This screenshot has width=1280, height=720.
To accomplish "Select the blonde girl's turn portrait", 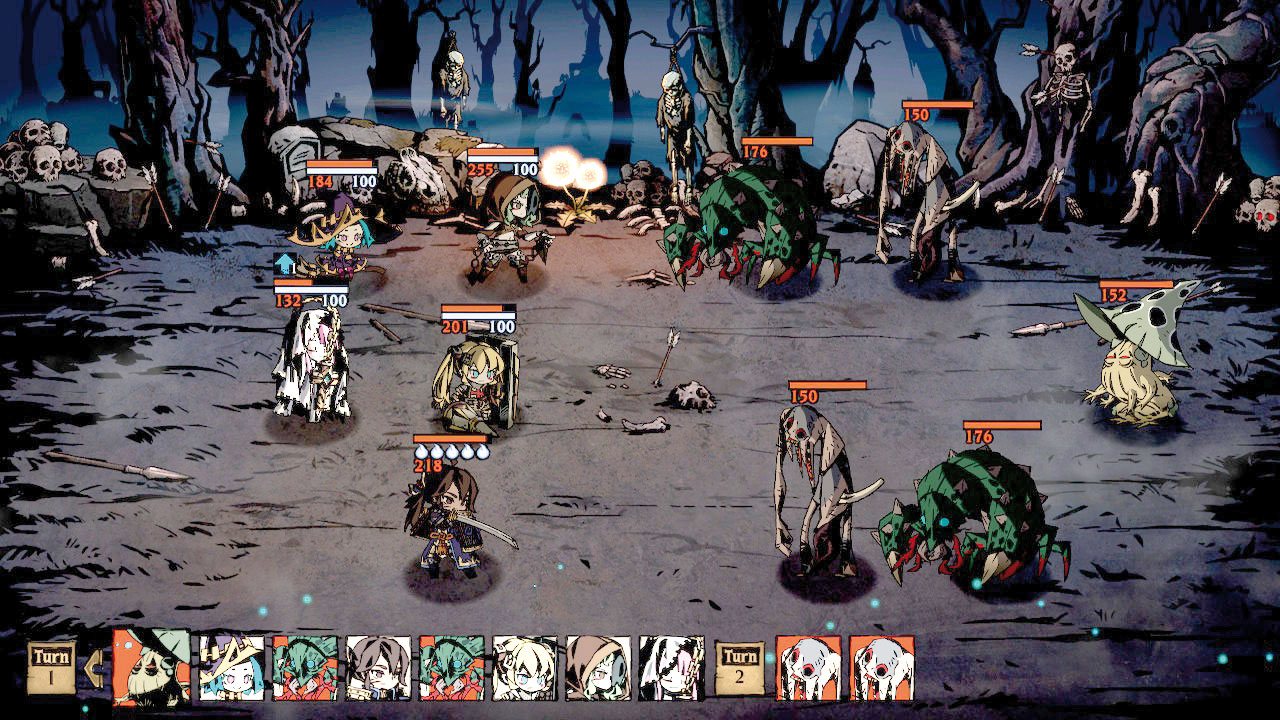I will tap(525, 668).
